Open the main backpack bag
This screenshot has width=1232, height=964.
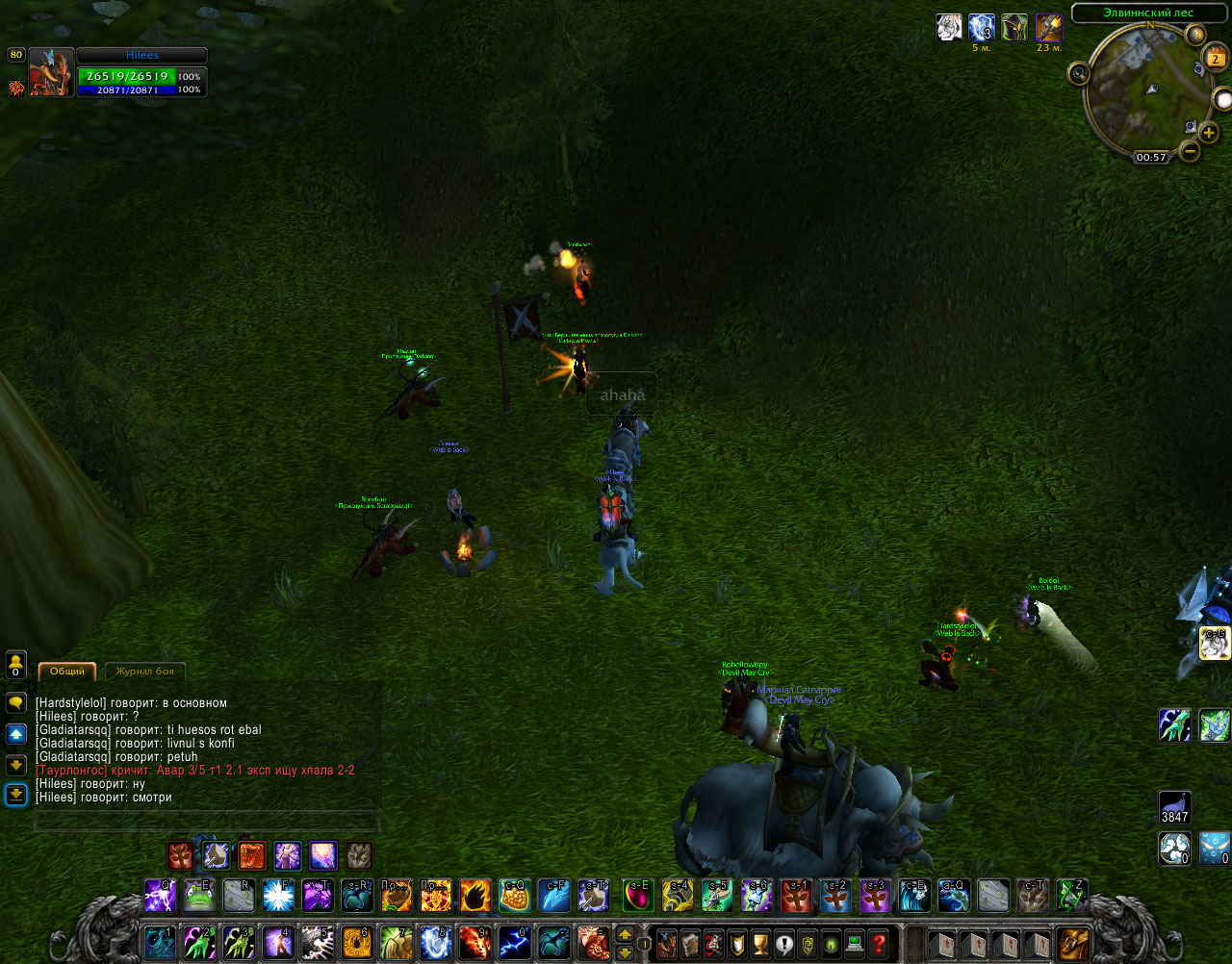[1073, 944]
